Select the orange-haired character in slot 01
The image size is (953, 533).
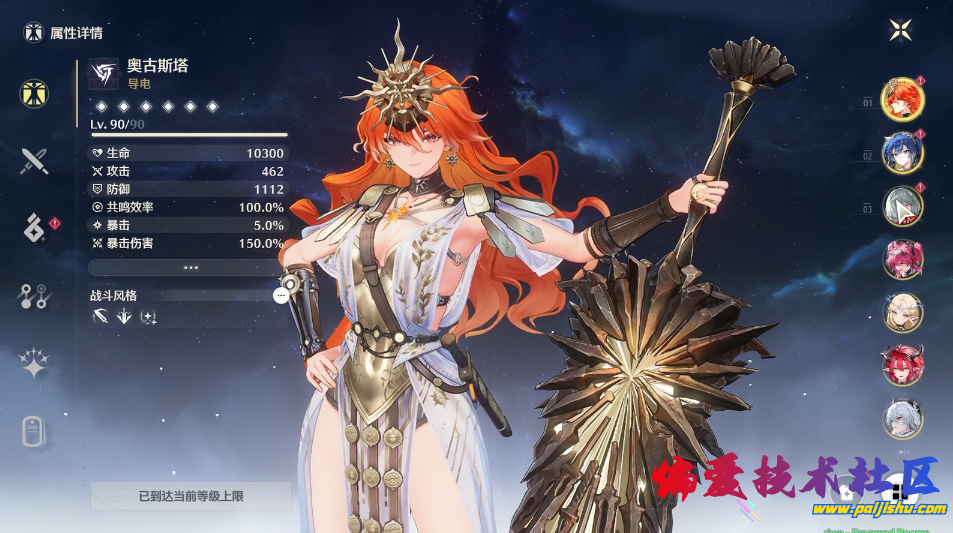coord(902,99)
